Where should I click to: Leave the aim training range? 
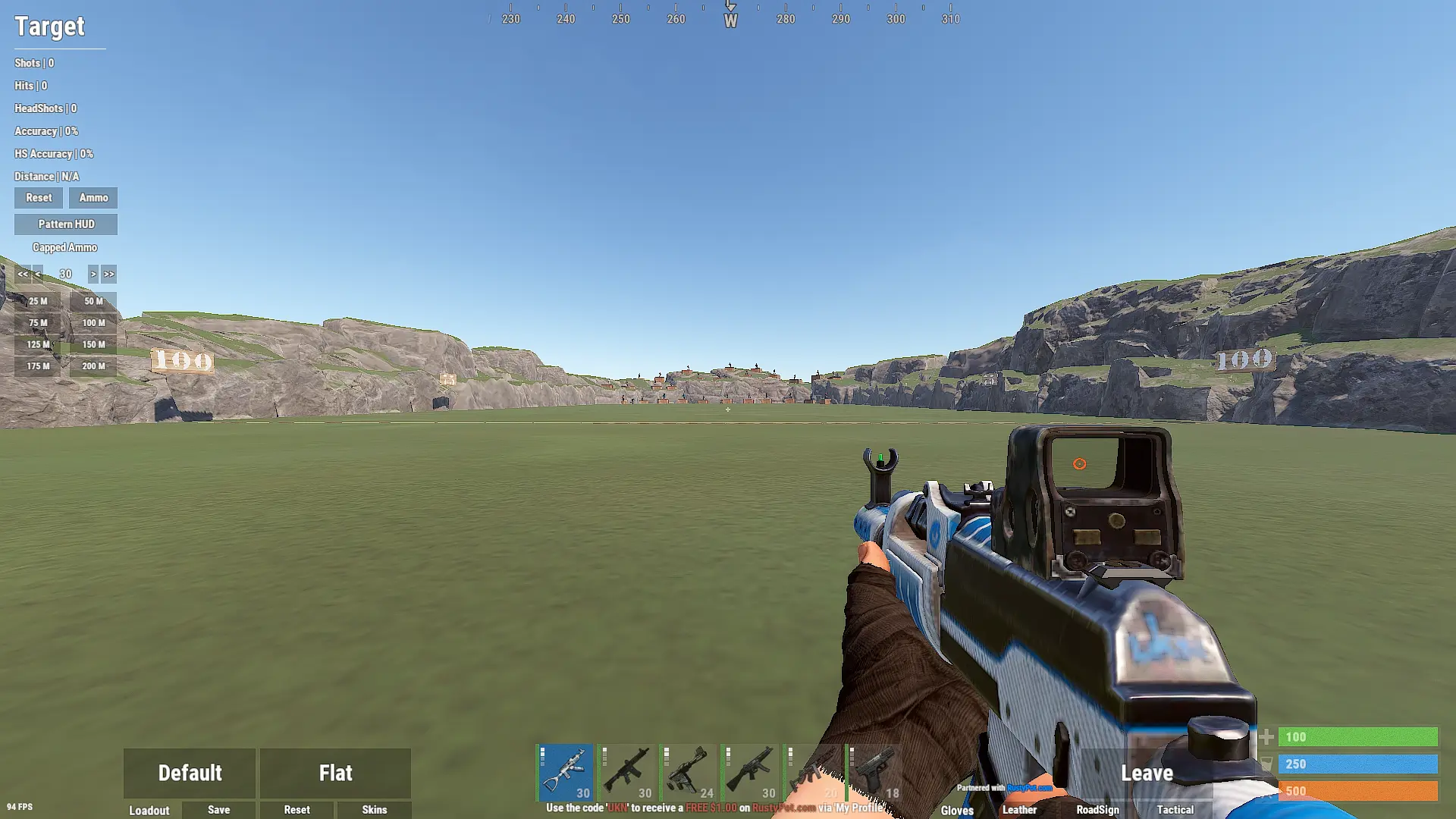[1147, 773]
